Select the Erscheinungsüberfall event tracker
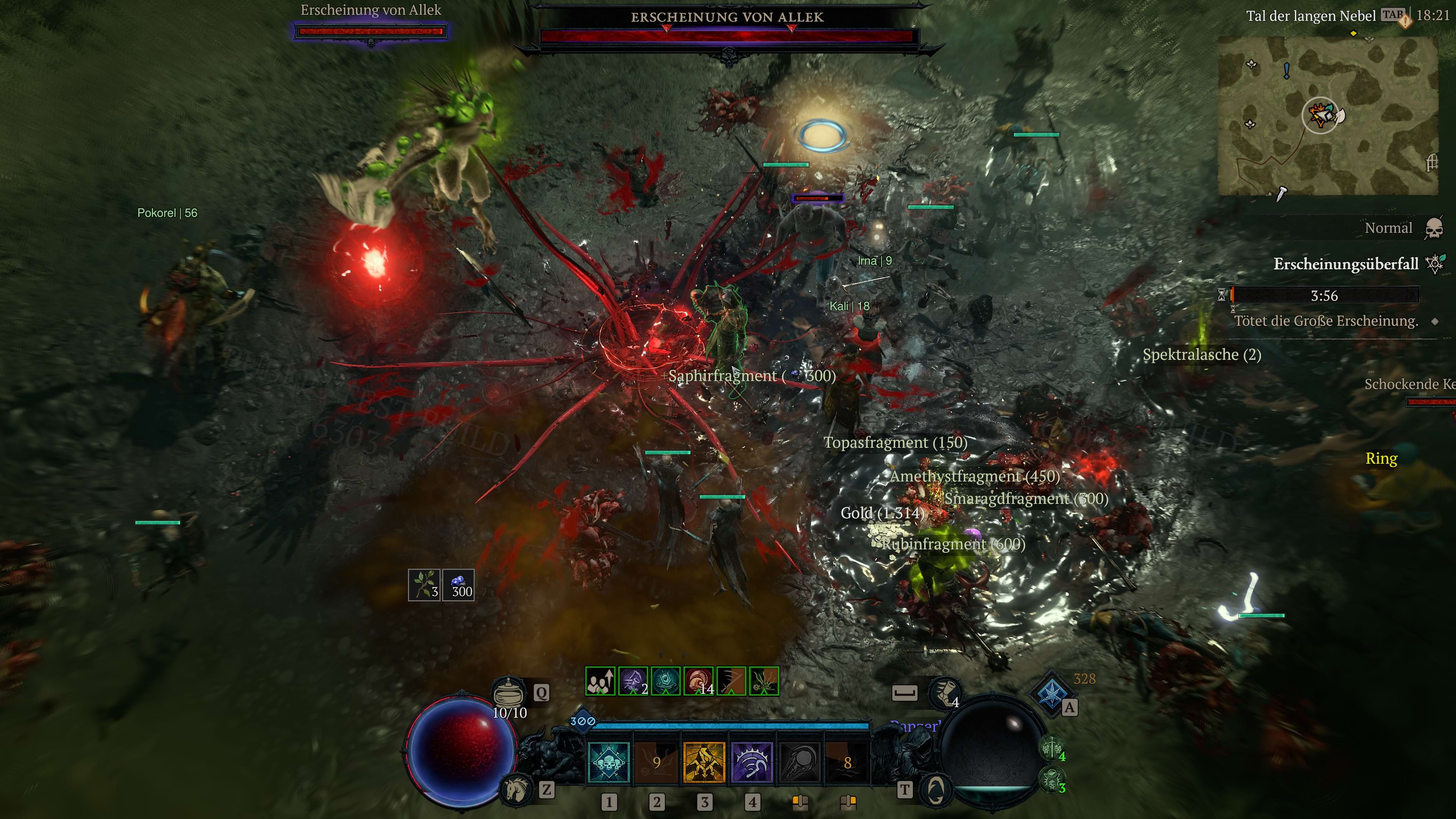 1345,264
